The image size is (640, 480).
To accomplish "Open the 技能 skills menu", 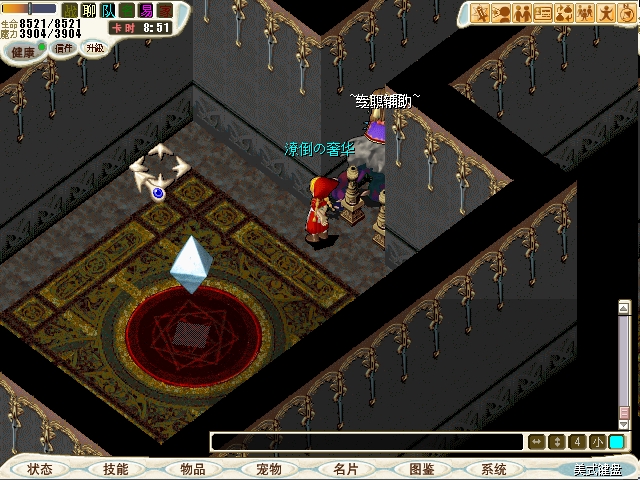I will tap(115, 469).
